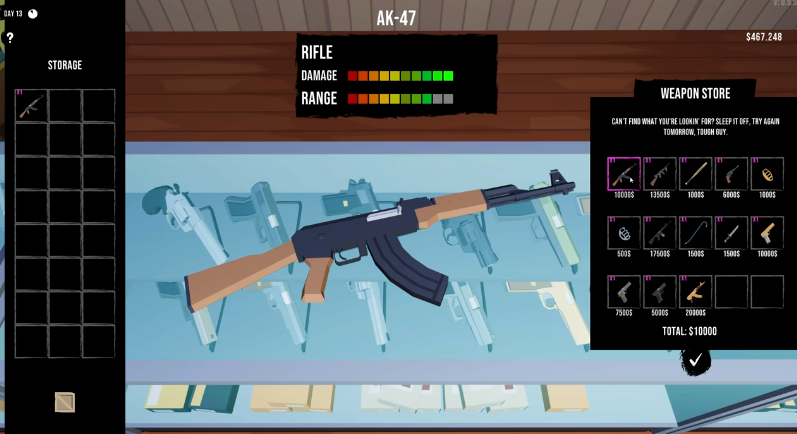Screen dimensions: 797x434
Task: Confirm the purchase with the checkmark button
Action: pos(696,358)
